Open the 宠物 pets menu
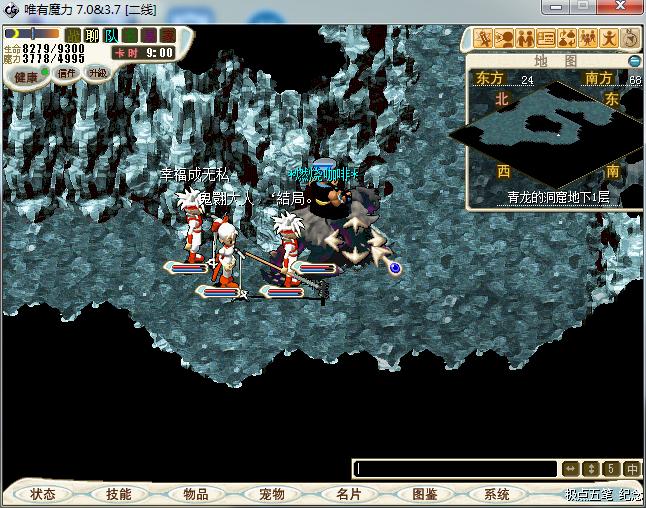 272,494
